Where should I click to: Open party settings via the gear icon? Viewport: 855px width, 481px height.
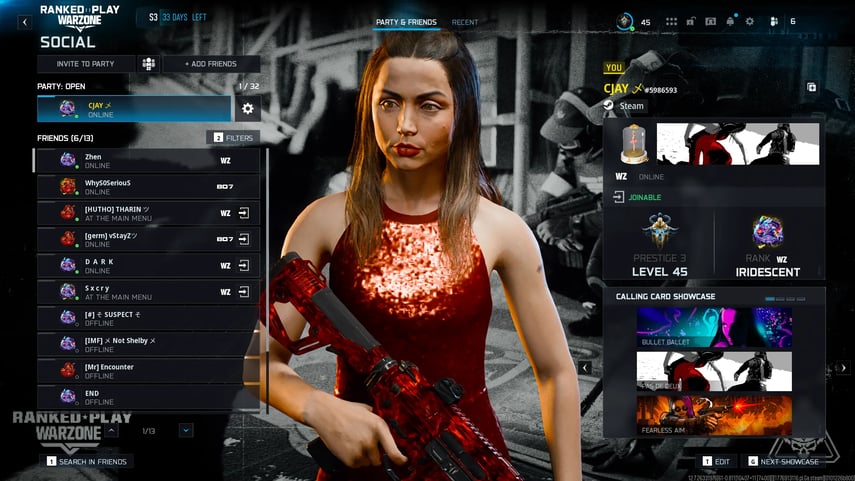pos(248,108)
